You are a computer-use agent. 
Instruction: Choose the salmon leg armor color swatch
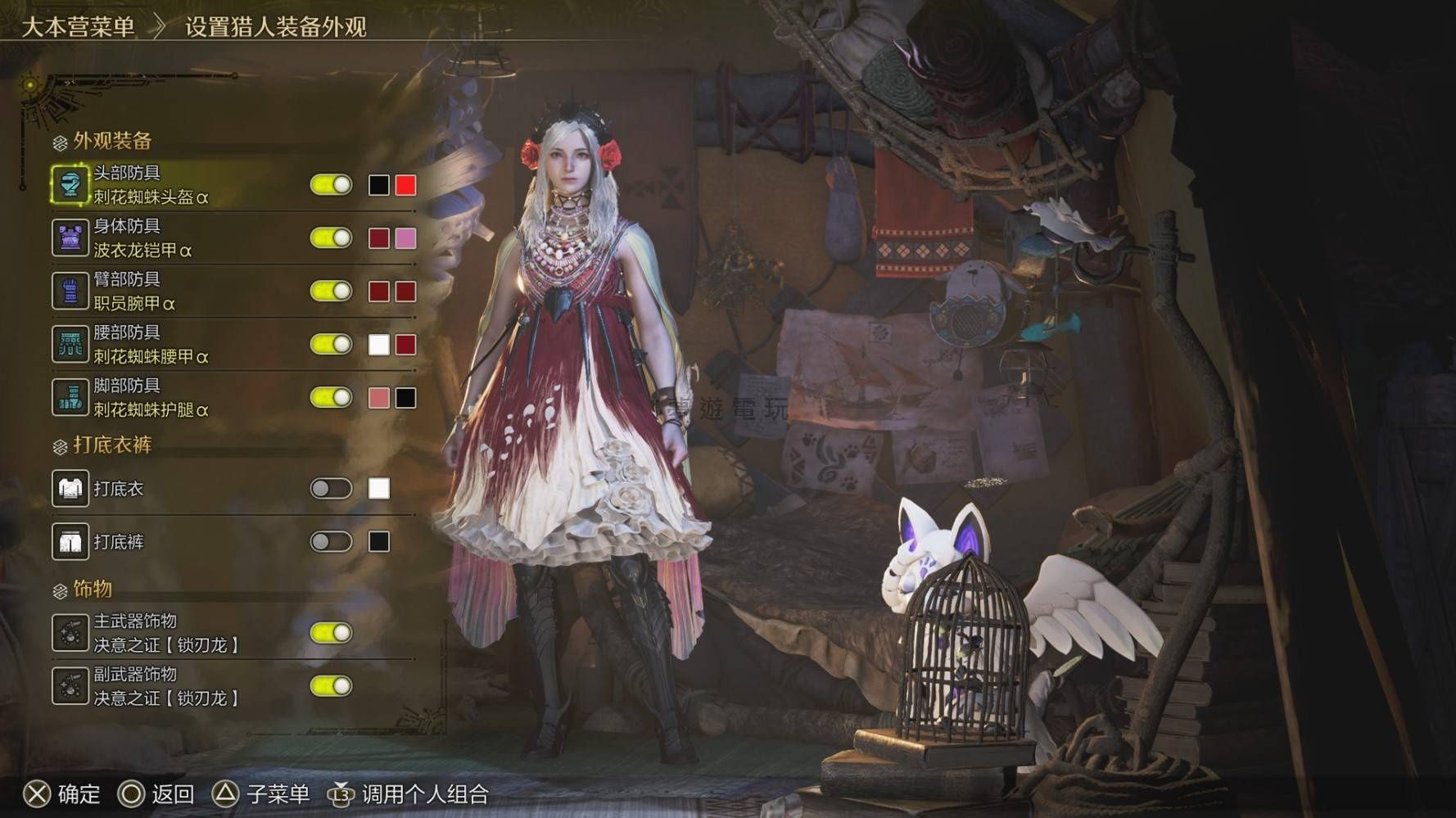[x=378, y=398]
